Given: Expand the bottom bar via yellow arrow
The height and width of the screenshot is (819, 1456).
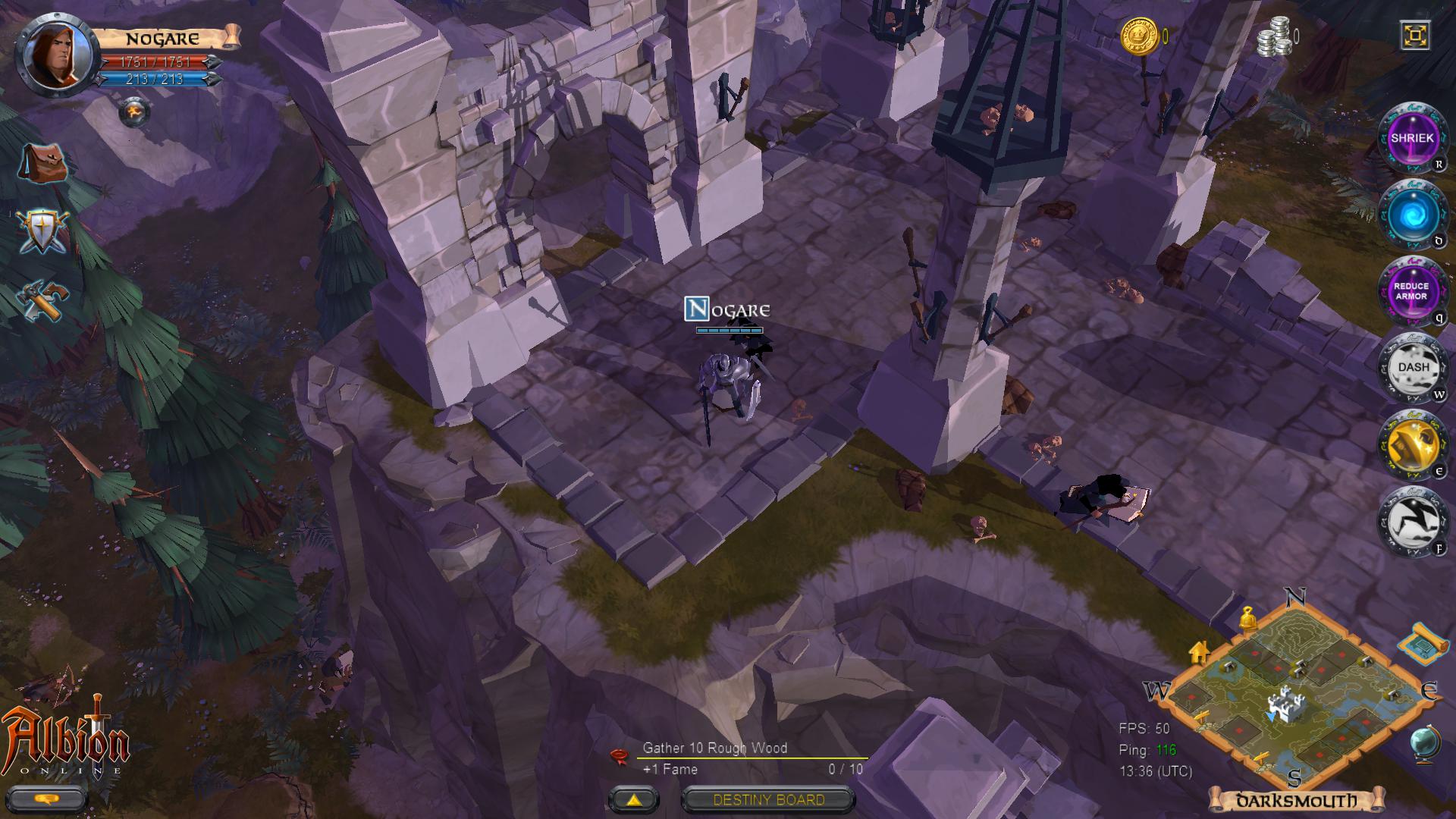Looking at the screenshot, I should [634, 799].
